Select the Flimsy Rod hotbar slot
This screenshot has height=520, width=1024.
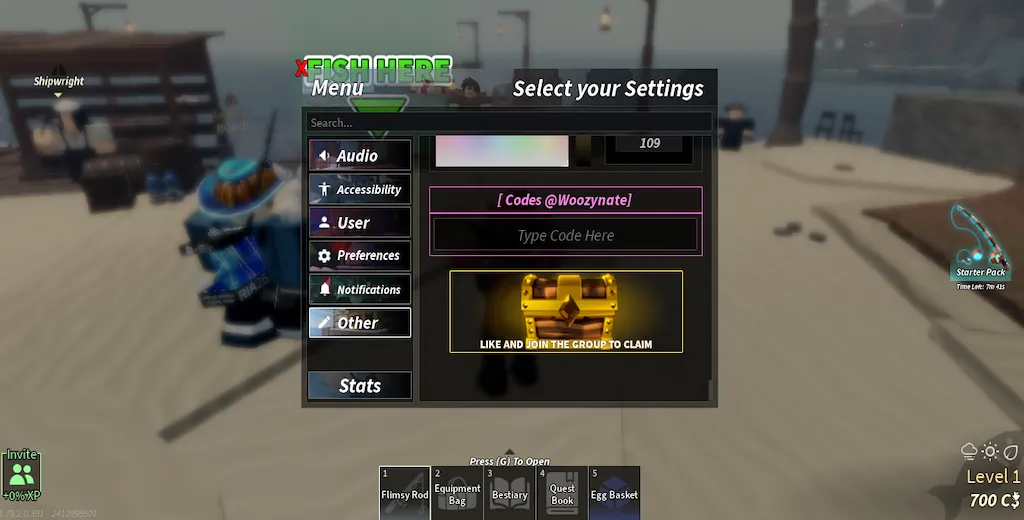pos(404,492)
